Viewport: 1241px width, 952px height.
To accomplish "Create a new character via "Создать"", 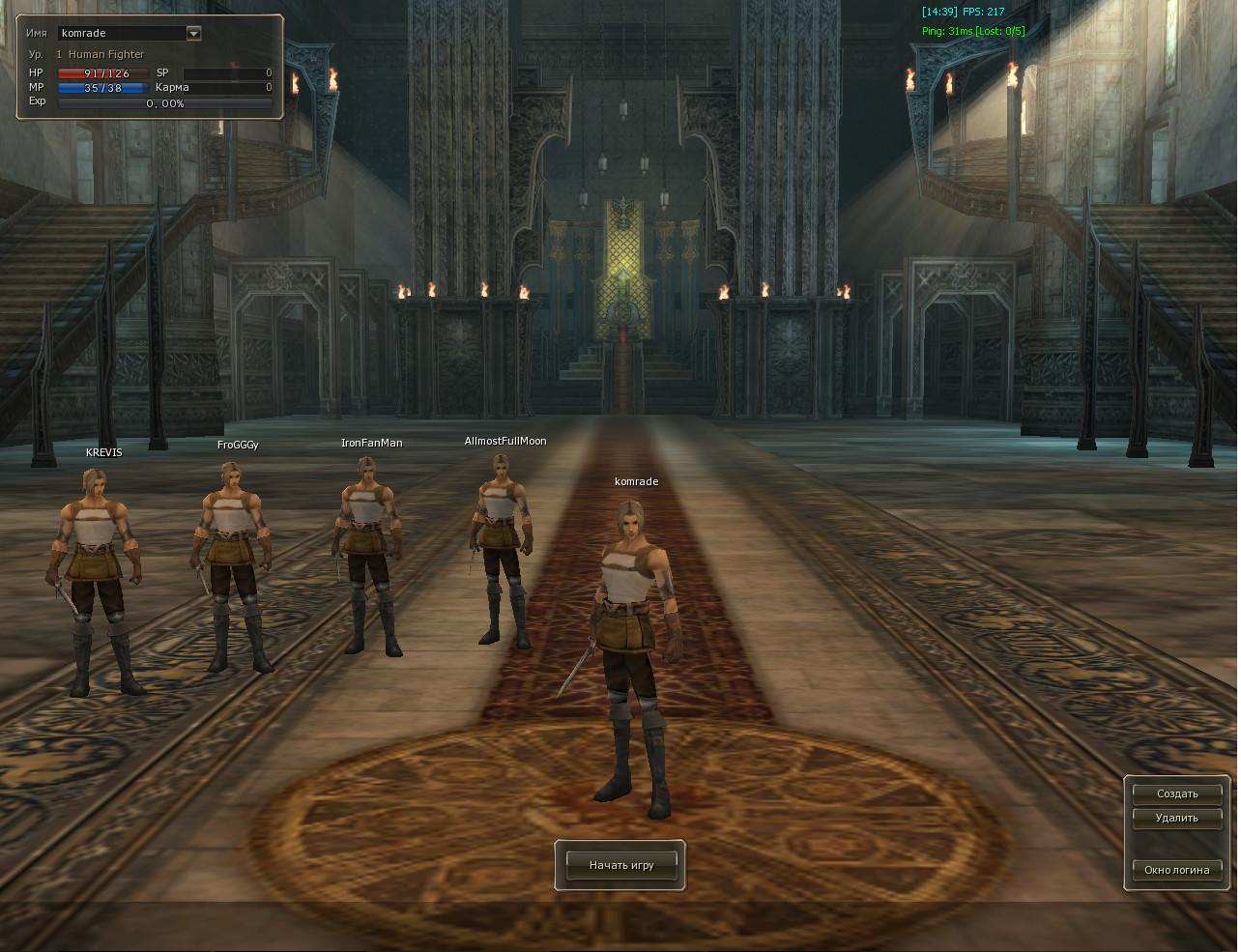I will tap(1177, 793).
